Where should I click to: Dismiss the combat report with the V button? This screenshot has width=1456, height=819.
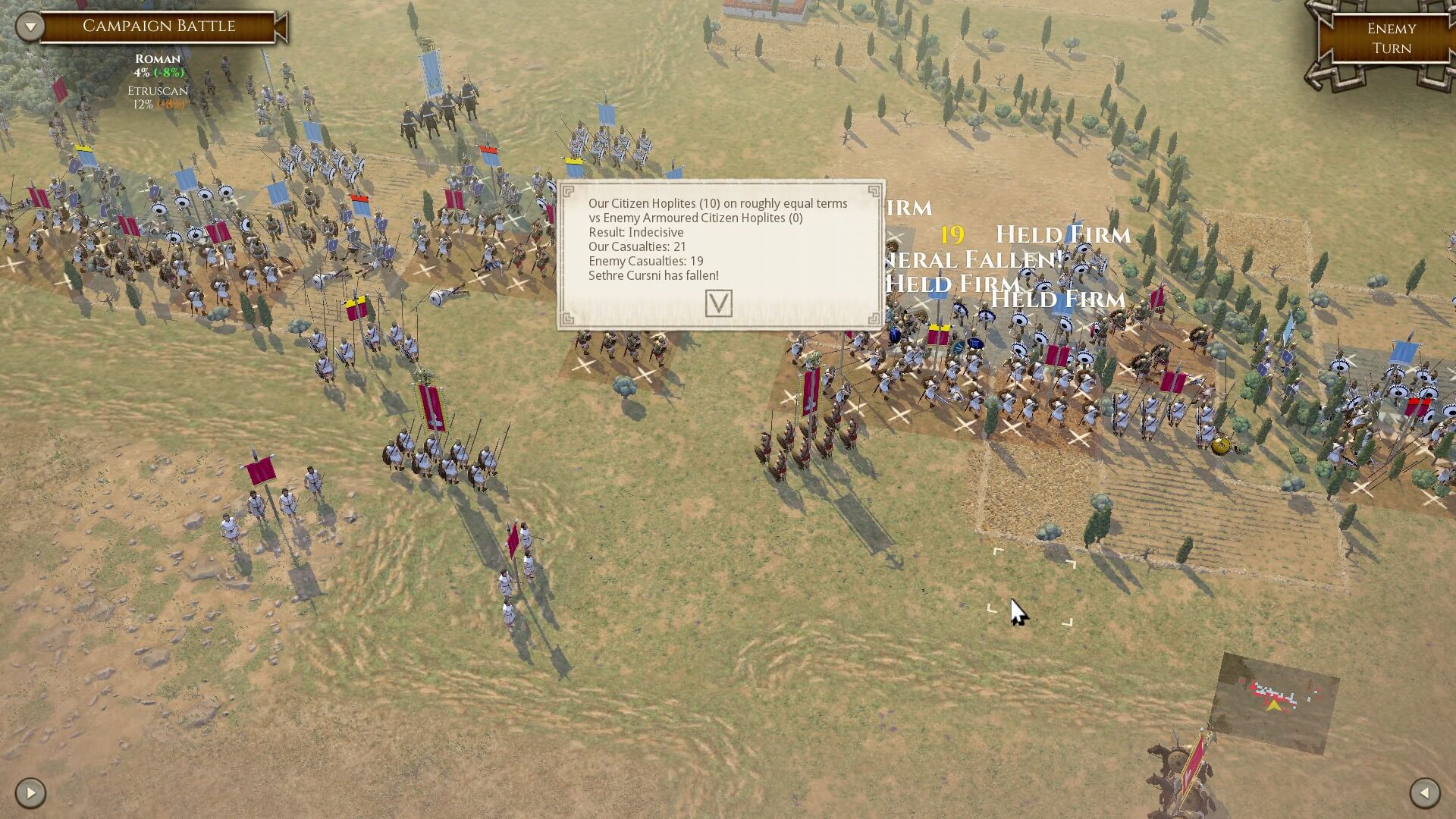[x=718, y=303]
